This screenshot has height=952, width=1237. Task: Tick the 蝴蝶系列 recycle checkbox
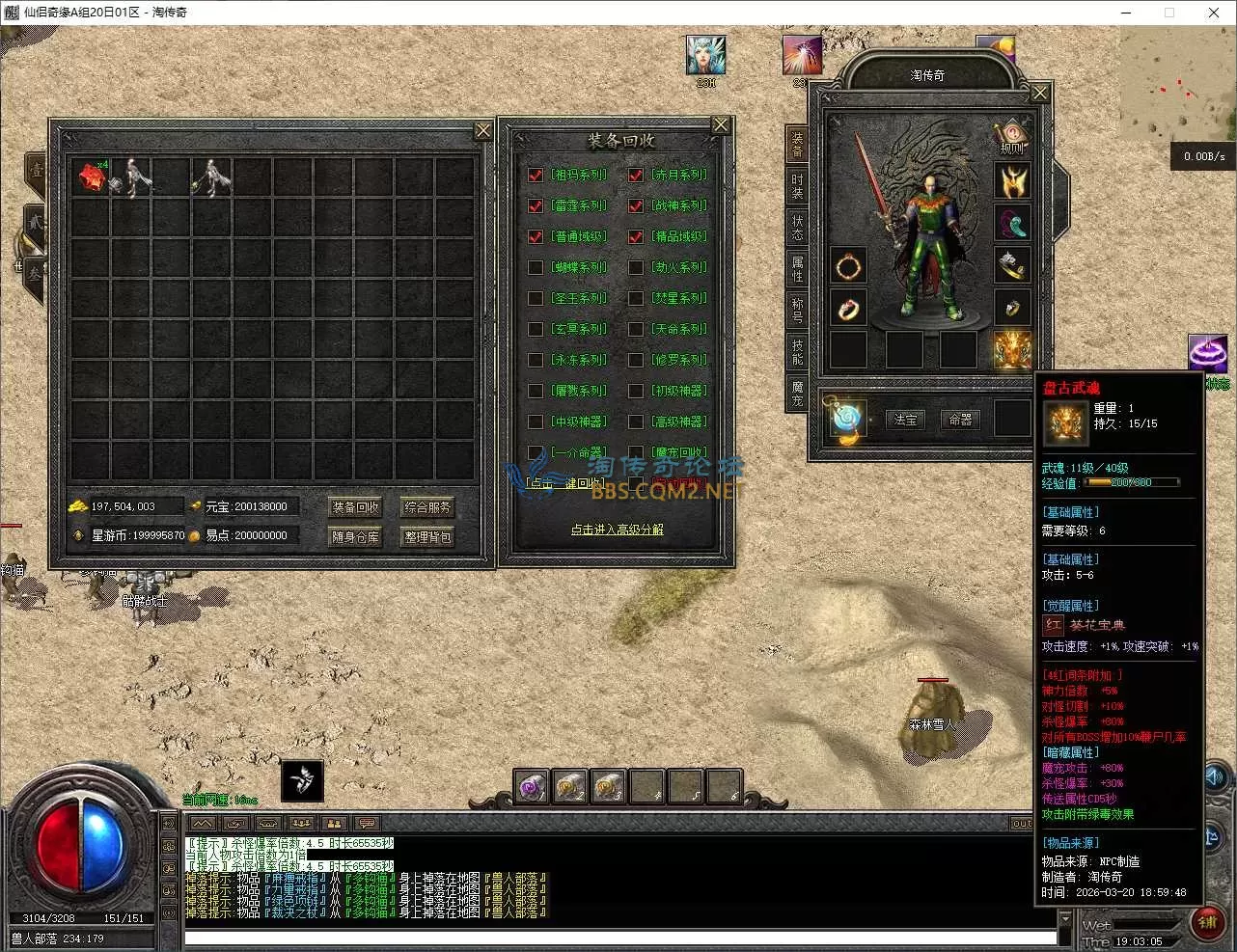point(536,268)
